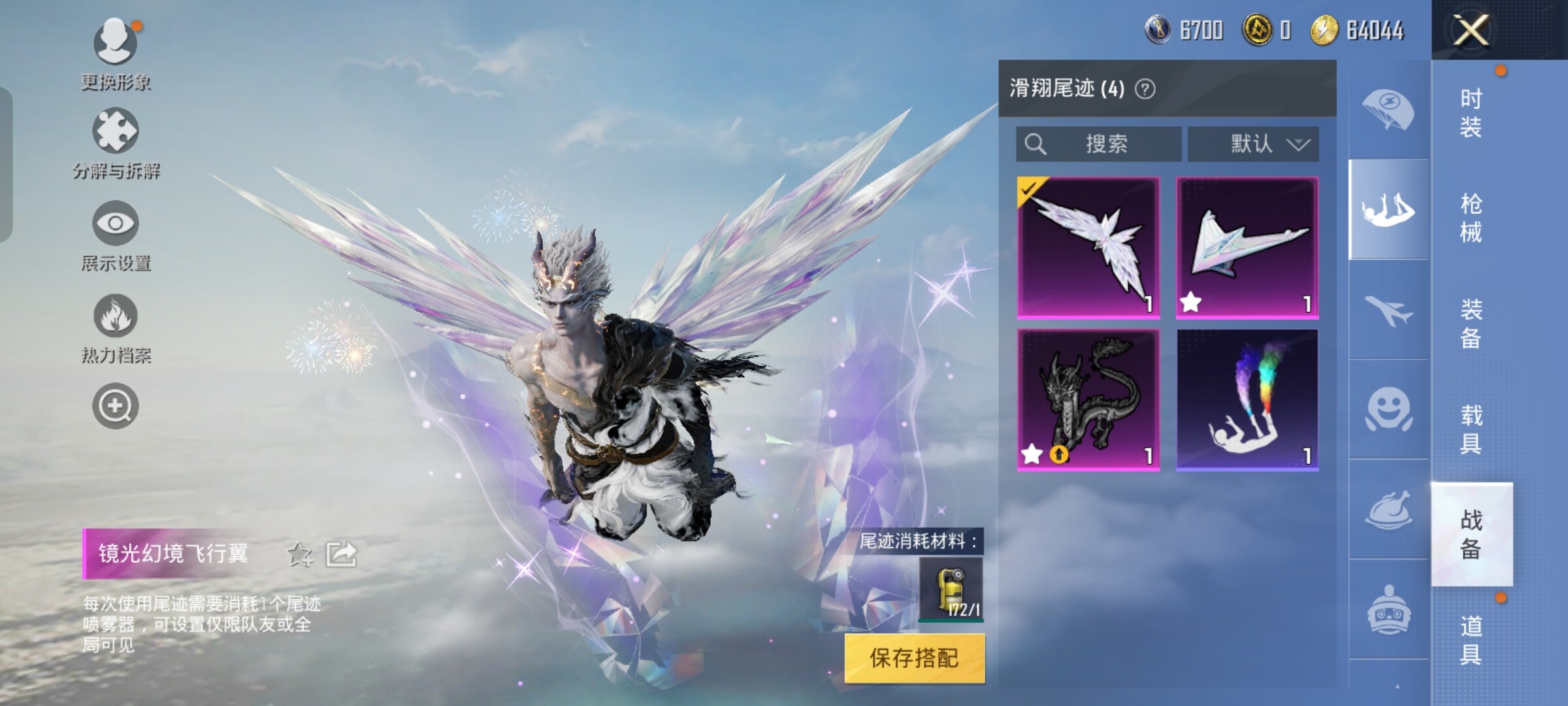Open the 枪械 firearms tab

(1471, 218)
